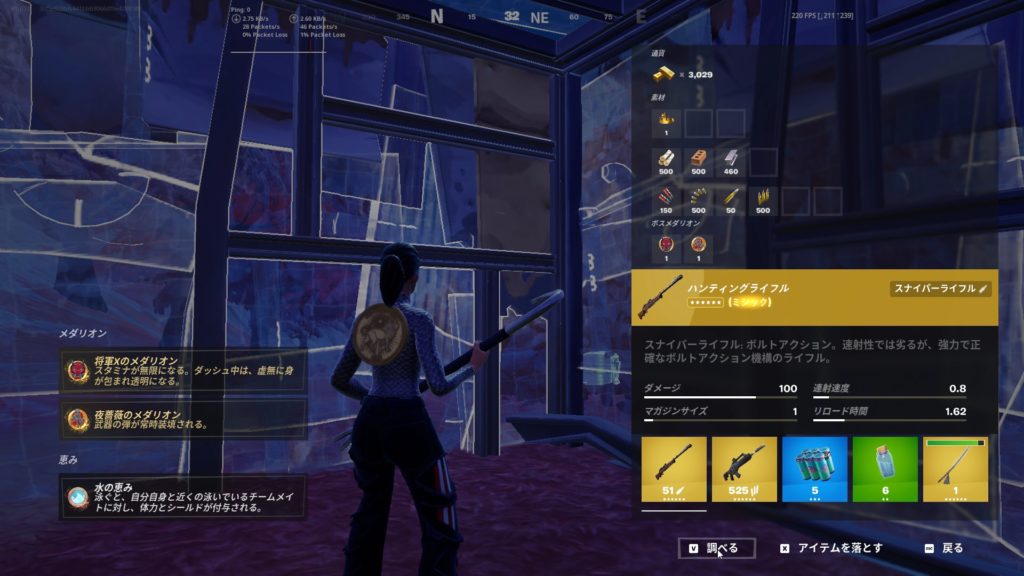Image resolution: width=1024 pixels, height=576 pixels.
Task: Select the 水の恵み boon entry
Action: (x=183, y=497)
